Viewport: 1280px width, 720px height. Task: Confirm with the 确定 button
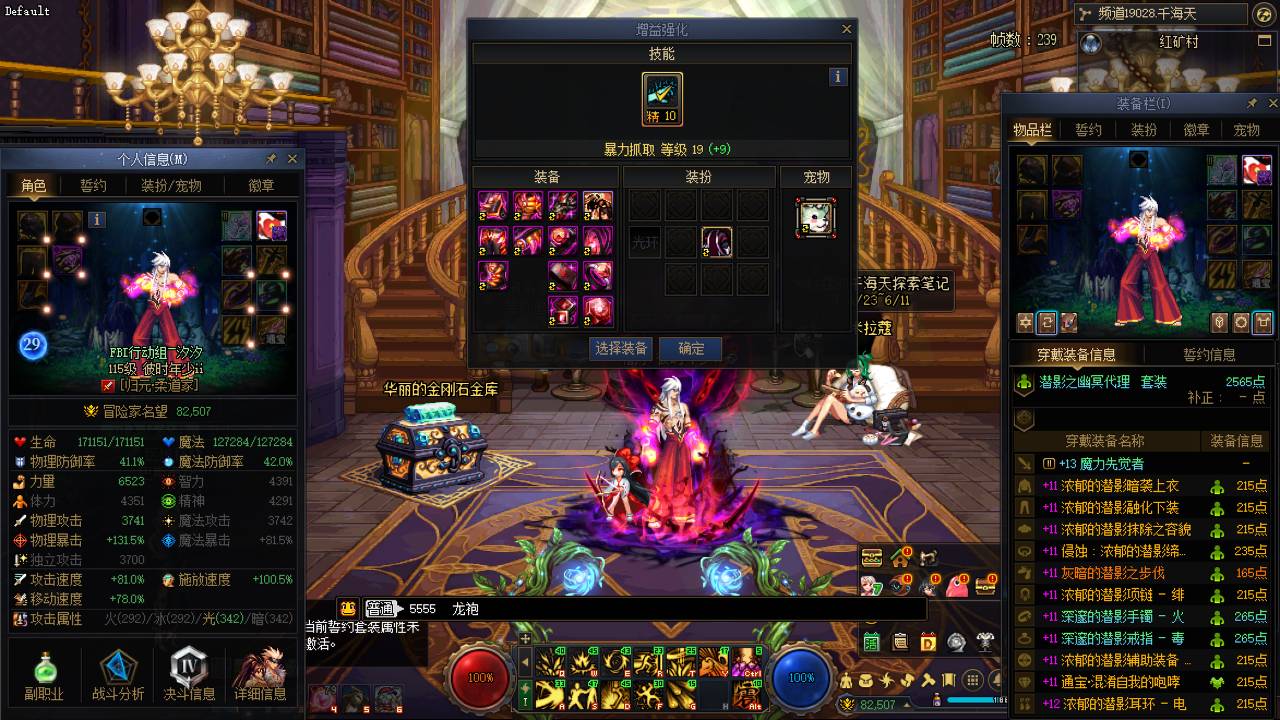click(691, 349)
